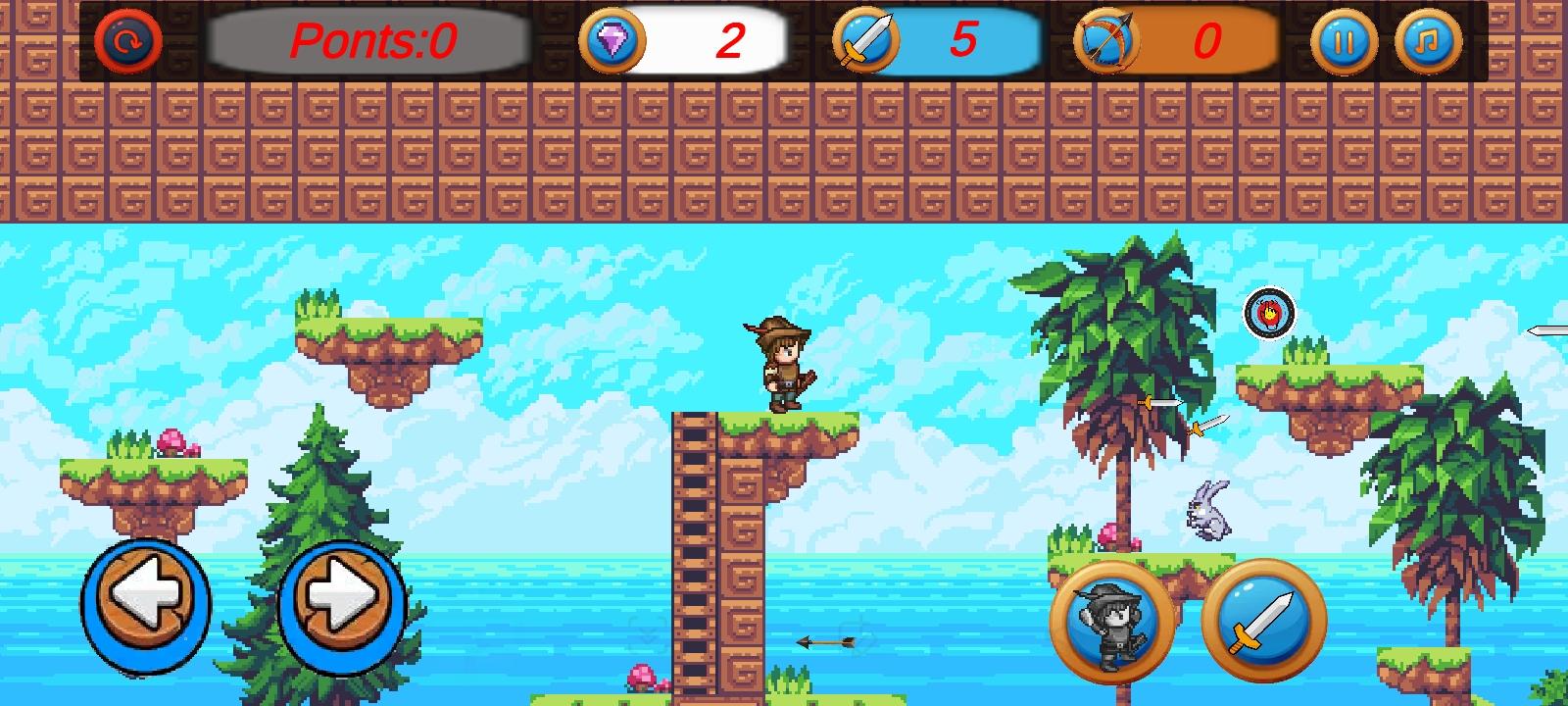Select the player character on the ledge

(782, 365)
